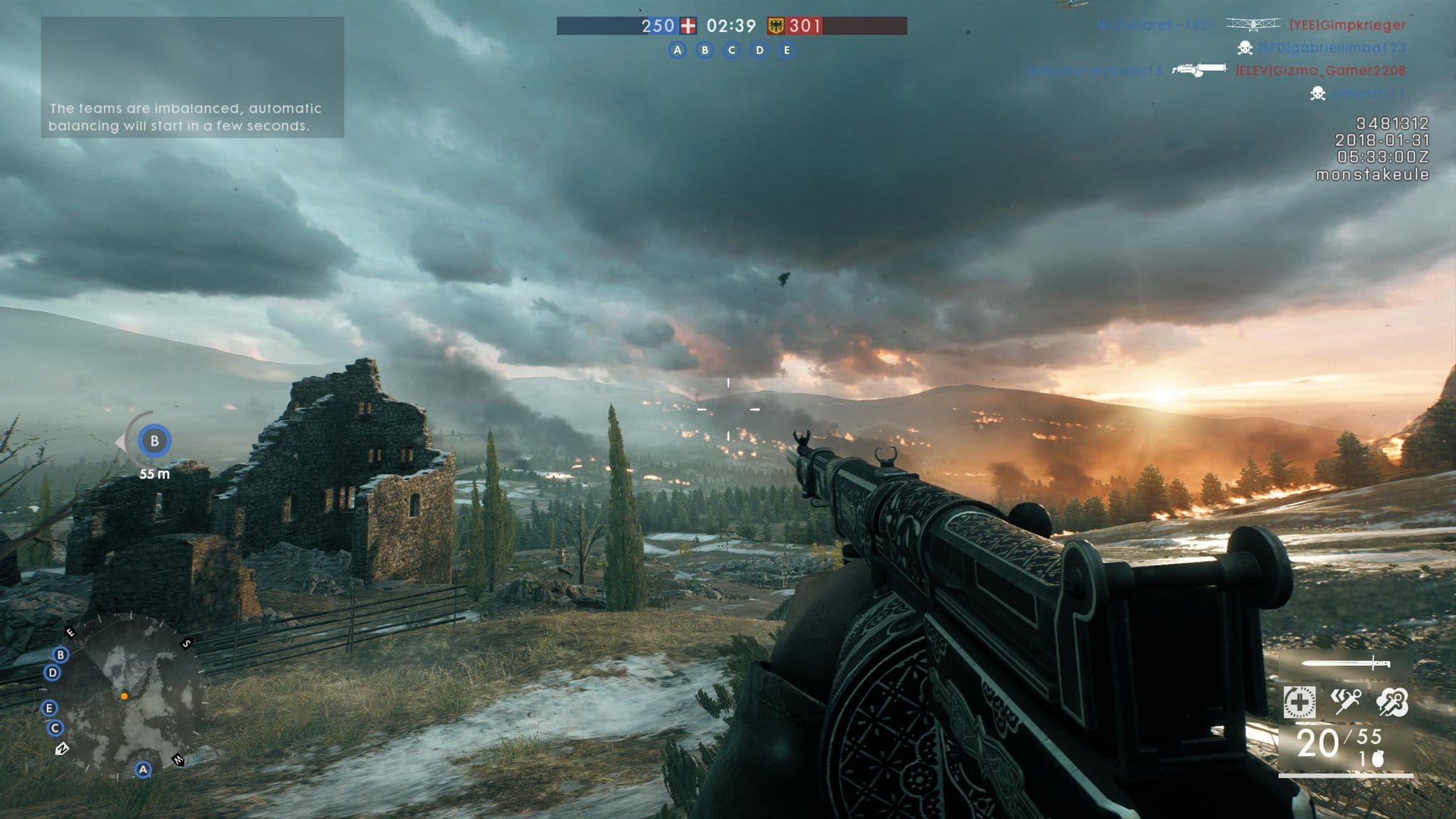Click the machine gun icon beside Gizmo_Gamer2208

[1199, 70]
